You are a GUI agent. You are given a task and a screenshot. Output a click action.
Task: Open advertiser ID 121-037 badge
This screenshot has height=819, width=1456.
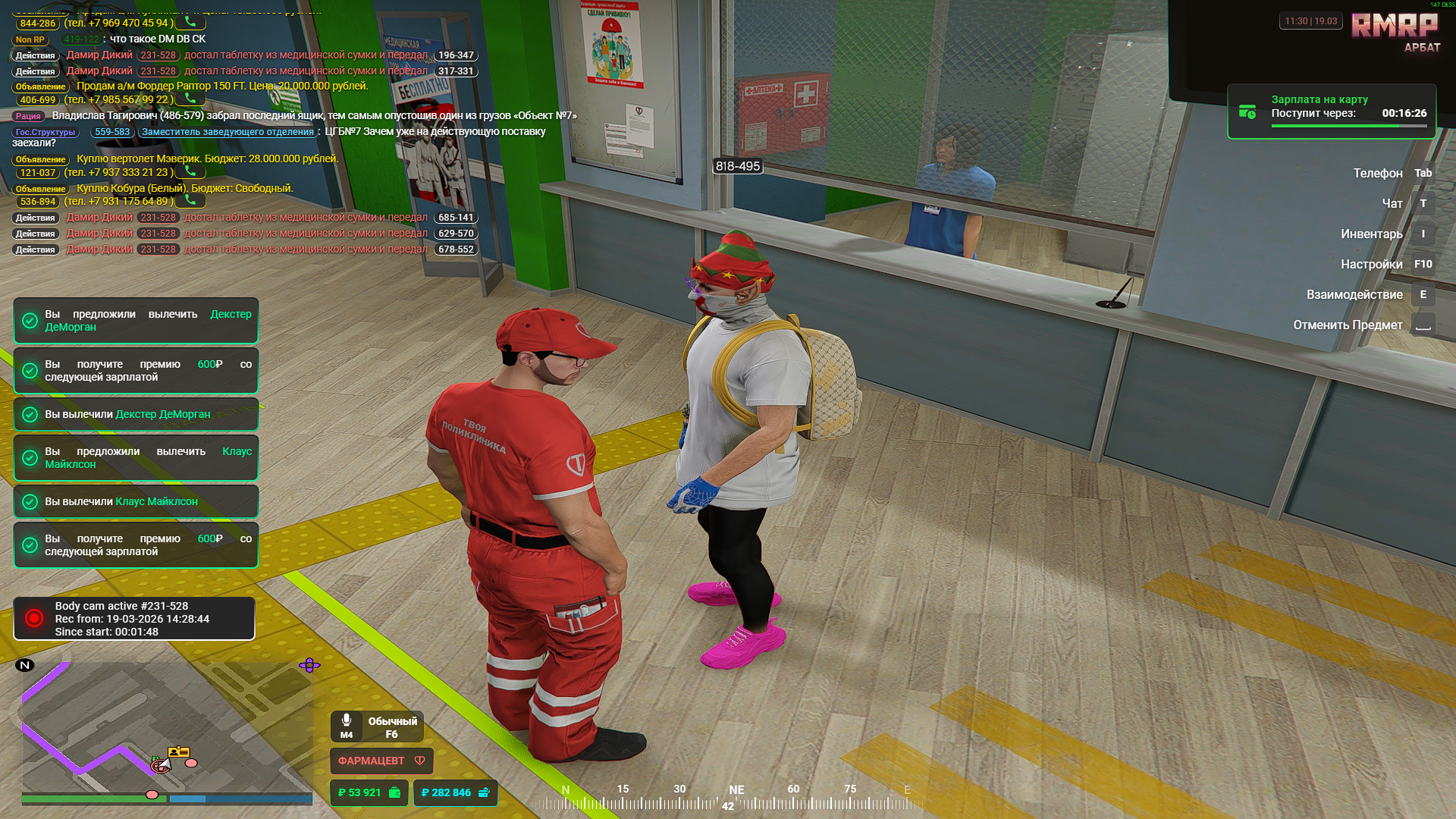tap(38, 173)
